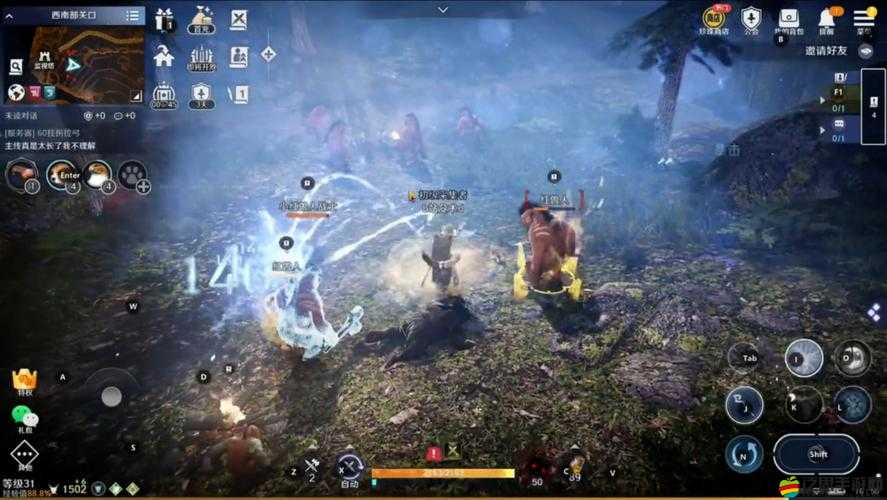Toggle the 自动 auto-battle button
This screenshot has width=887, height=500.
point(350,466)
